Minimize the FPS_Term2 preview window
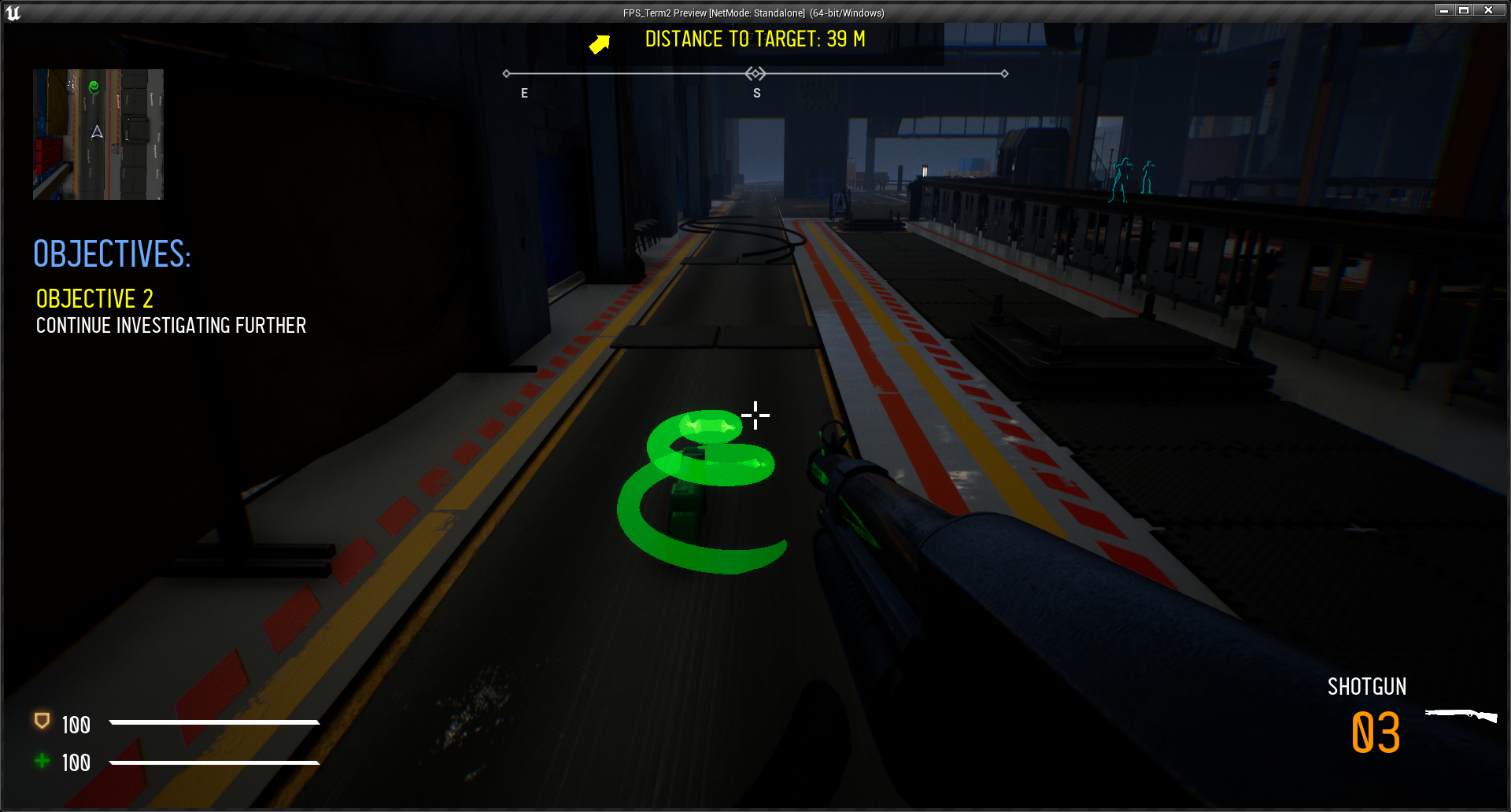This screenshot has height=812, width=1511. coord(1444,10)
